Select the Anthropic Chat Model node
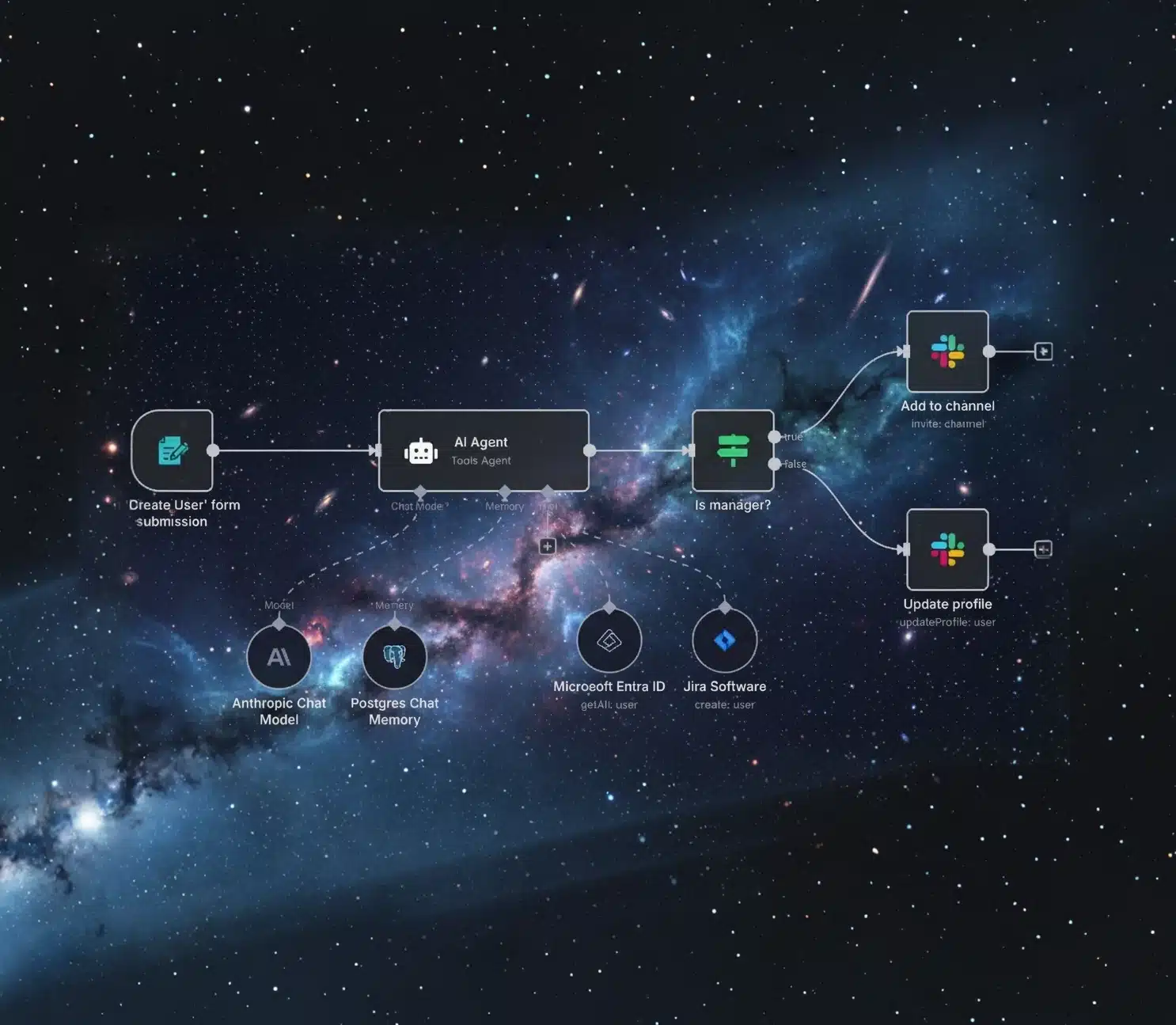1176x1025 pixels. tap(279, 657)
